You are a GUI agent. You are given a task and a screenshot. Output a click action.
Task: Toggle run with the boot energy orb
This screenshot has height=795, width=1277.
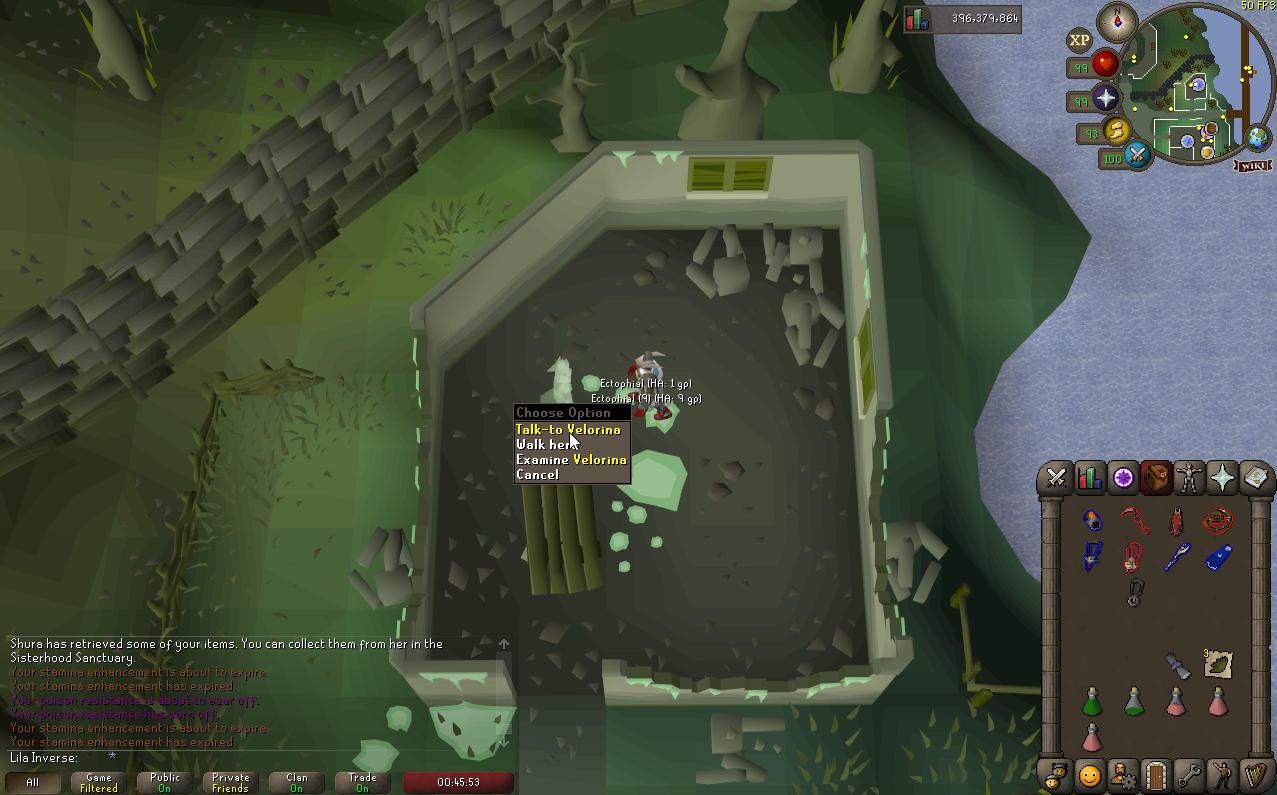[x=1115, y=131]
